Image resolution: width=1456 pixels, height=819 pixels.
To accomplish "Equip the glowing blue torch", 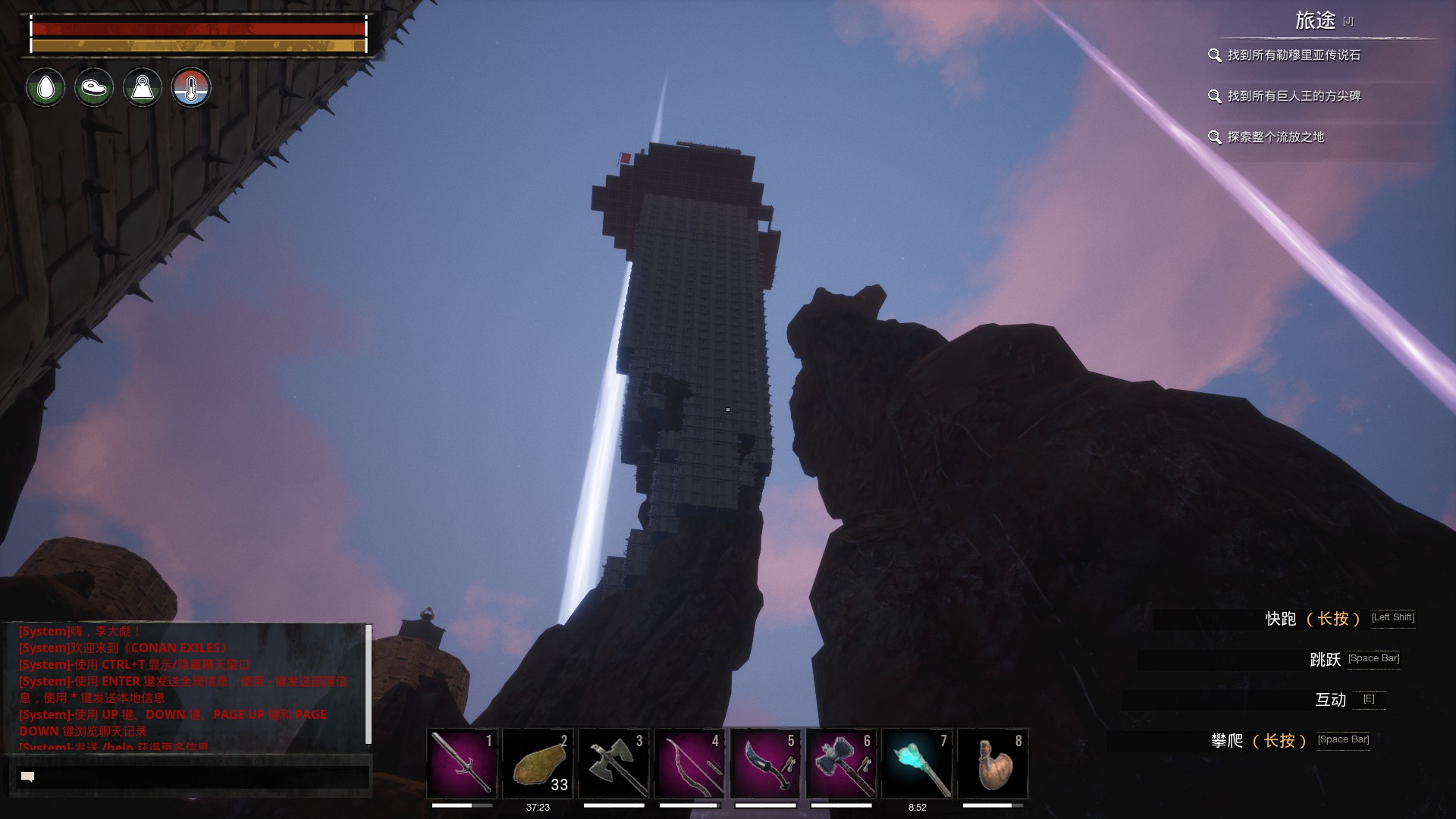I will click(917, 763).
